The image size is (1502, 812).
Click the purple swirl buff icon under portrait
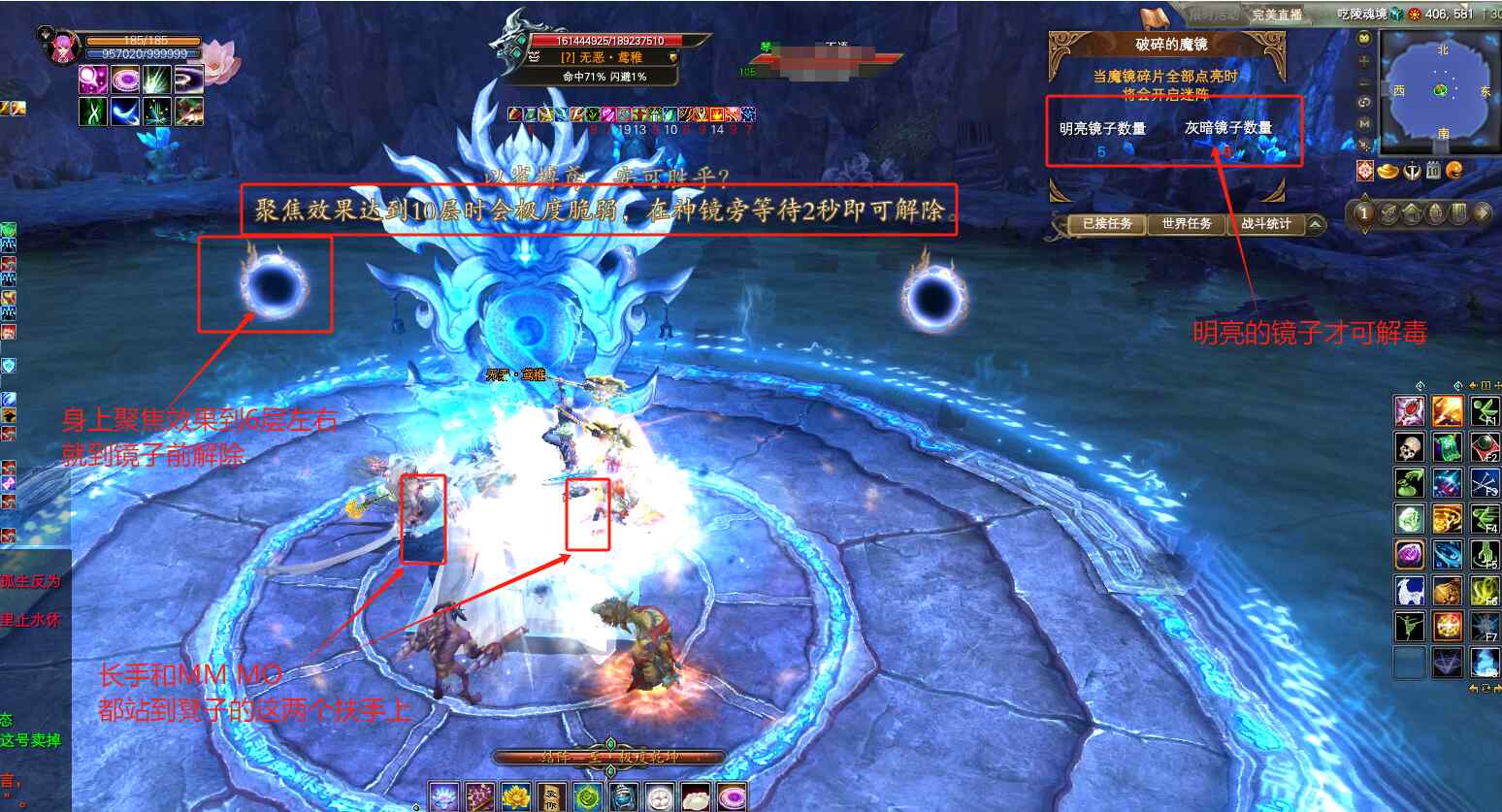click(x=125, y=80)
